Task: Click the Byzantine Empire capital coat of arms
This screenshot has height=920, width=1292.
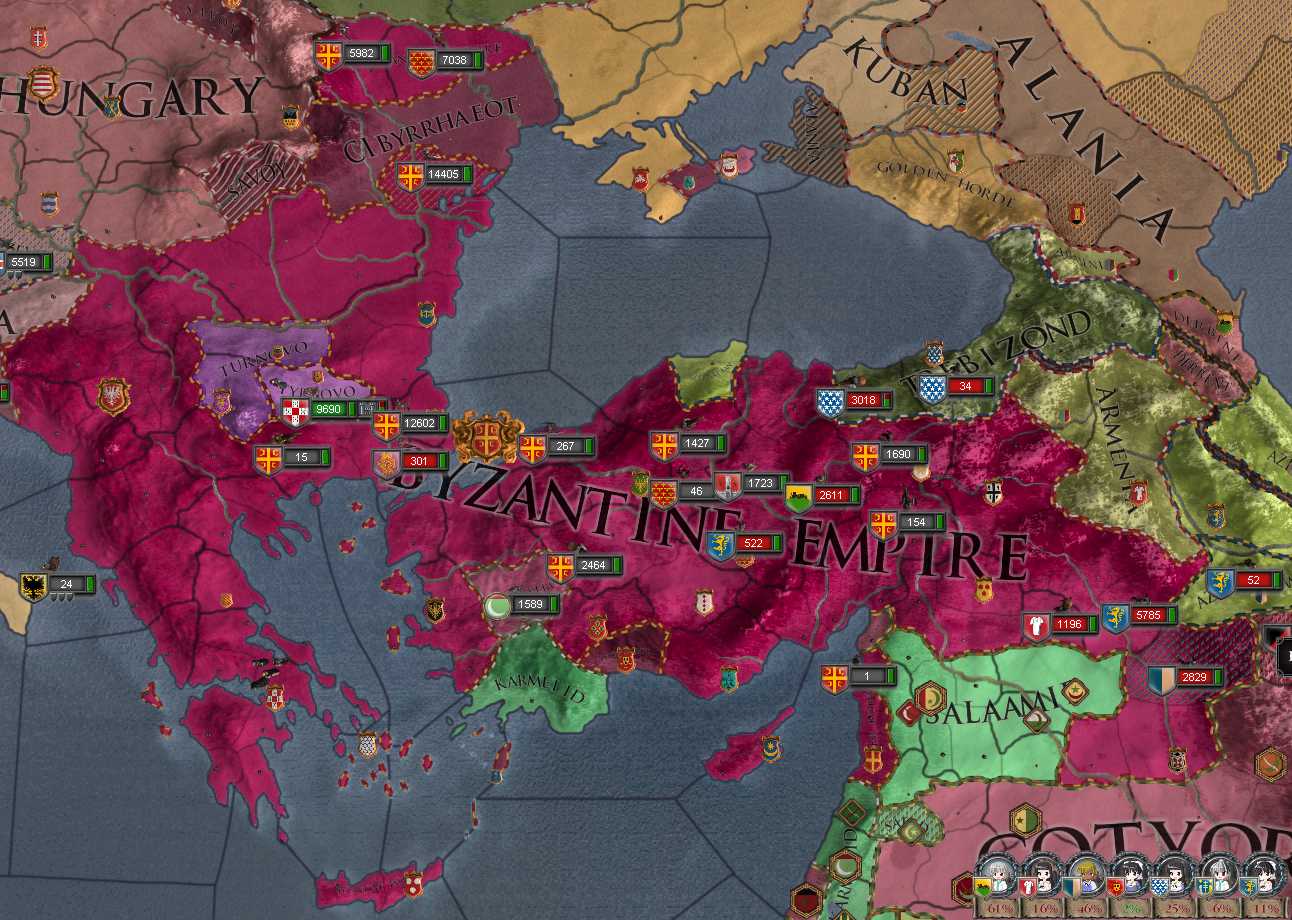Action: tap(487, 437)
